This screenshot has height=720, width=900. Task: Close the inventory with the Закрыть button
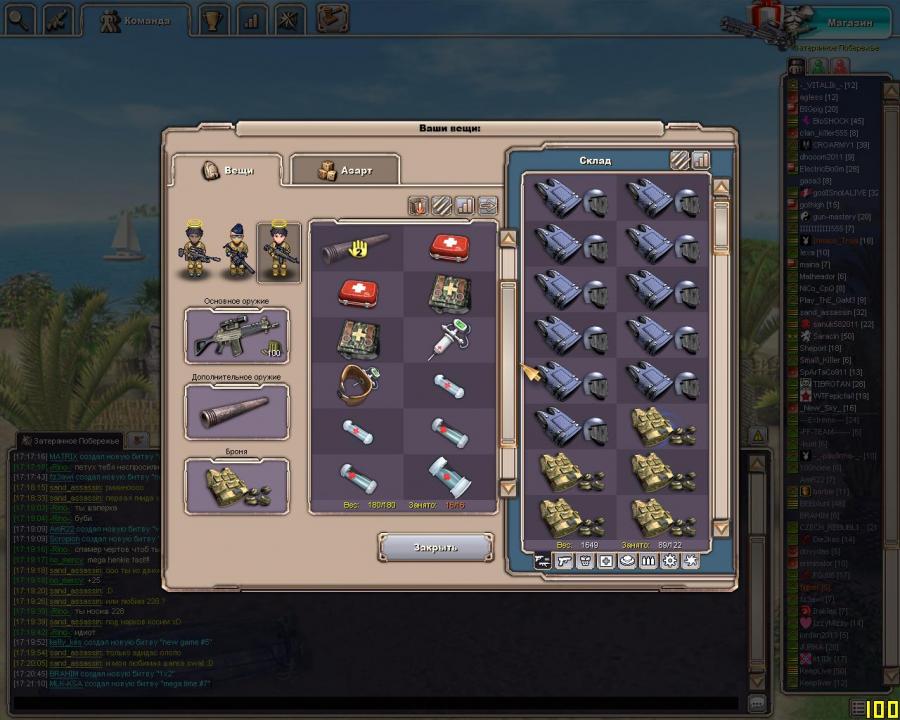[x=435, y=547]
